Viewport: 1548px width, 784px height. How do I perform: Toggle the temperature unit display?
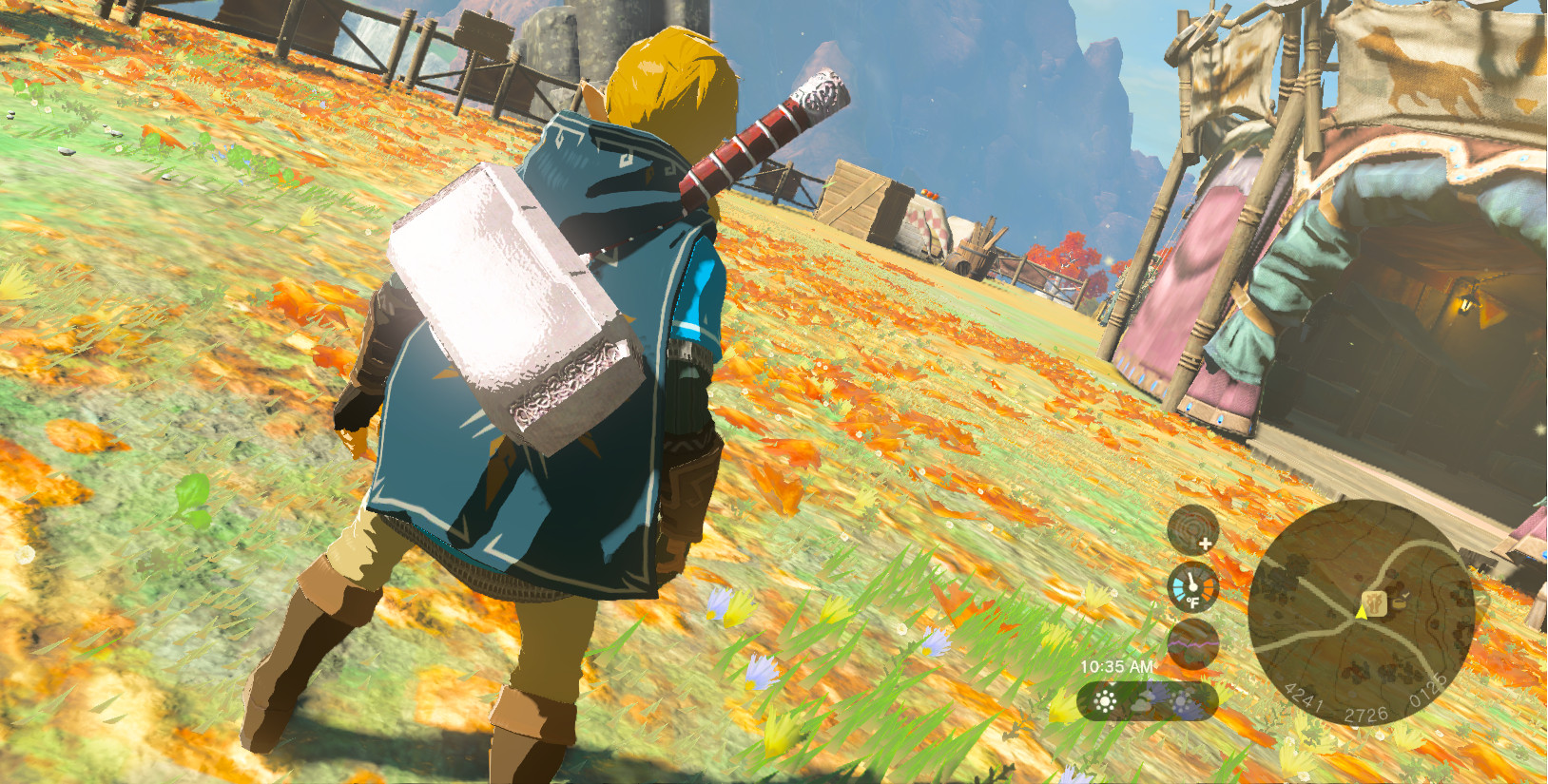(1192, 602)
